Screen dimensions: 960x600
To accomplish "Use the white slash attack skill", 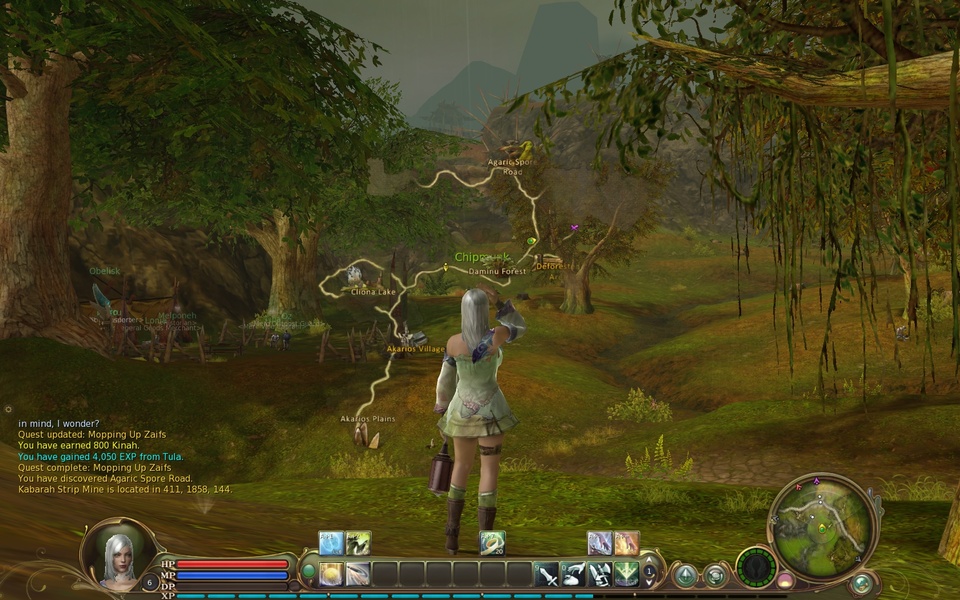I will 358,574.
